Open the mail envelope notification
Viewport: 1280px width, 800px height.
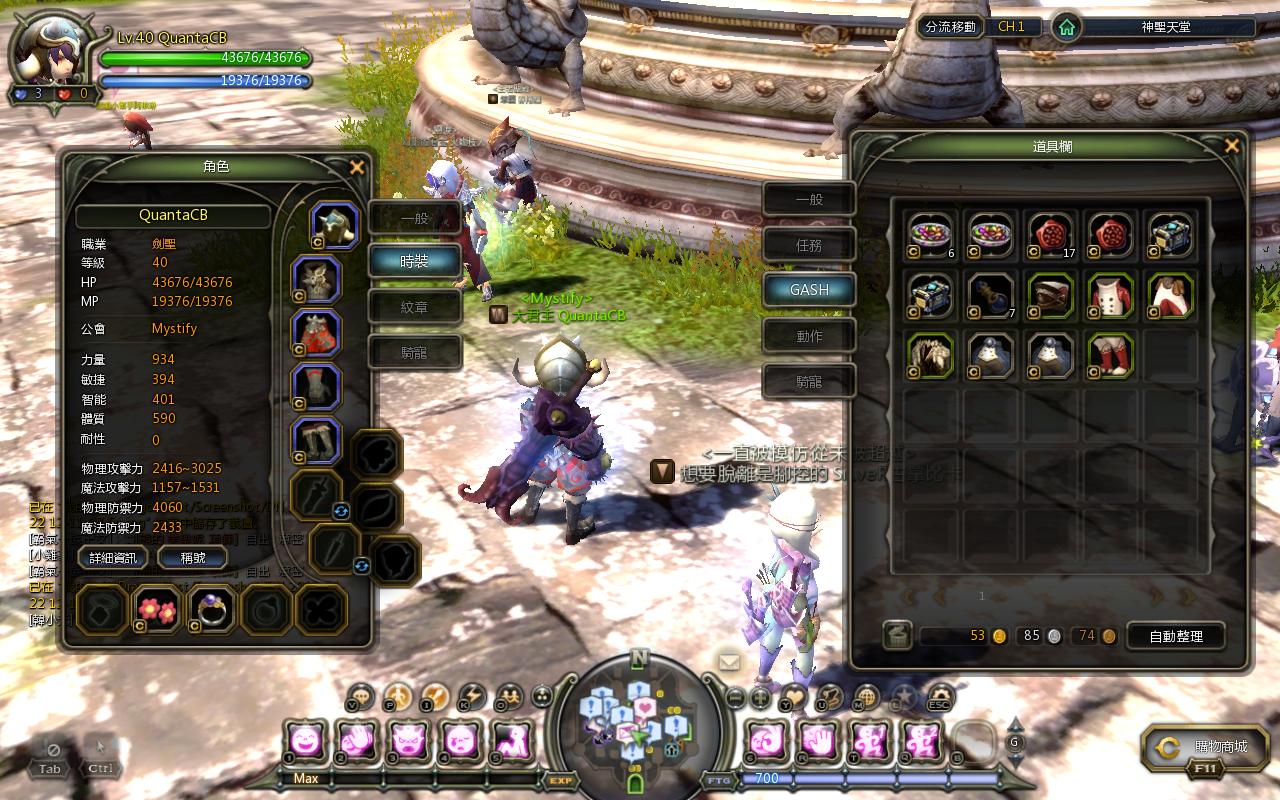pos(729,661)
